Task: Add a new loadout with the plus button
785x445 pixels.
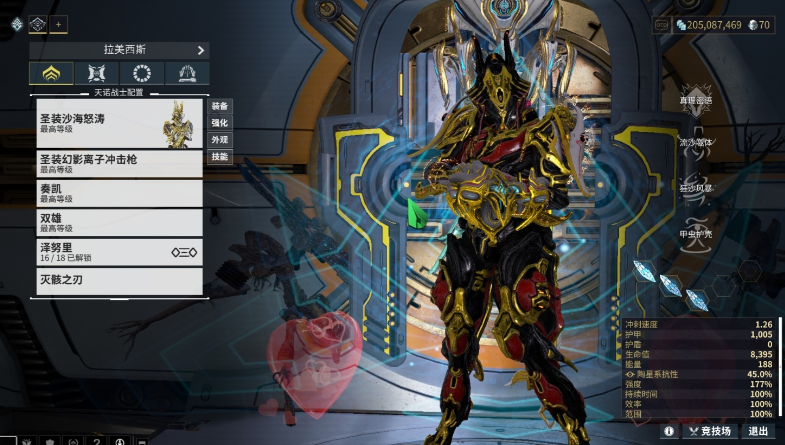Action: pos(59,24)
